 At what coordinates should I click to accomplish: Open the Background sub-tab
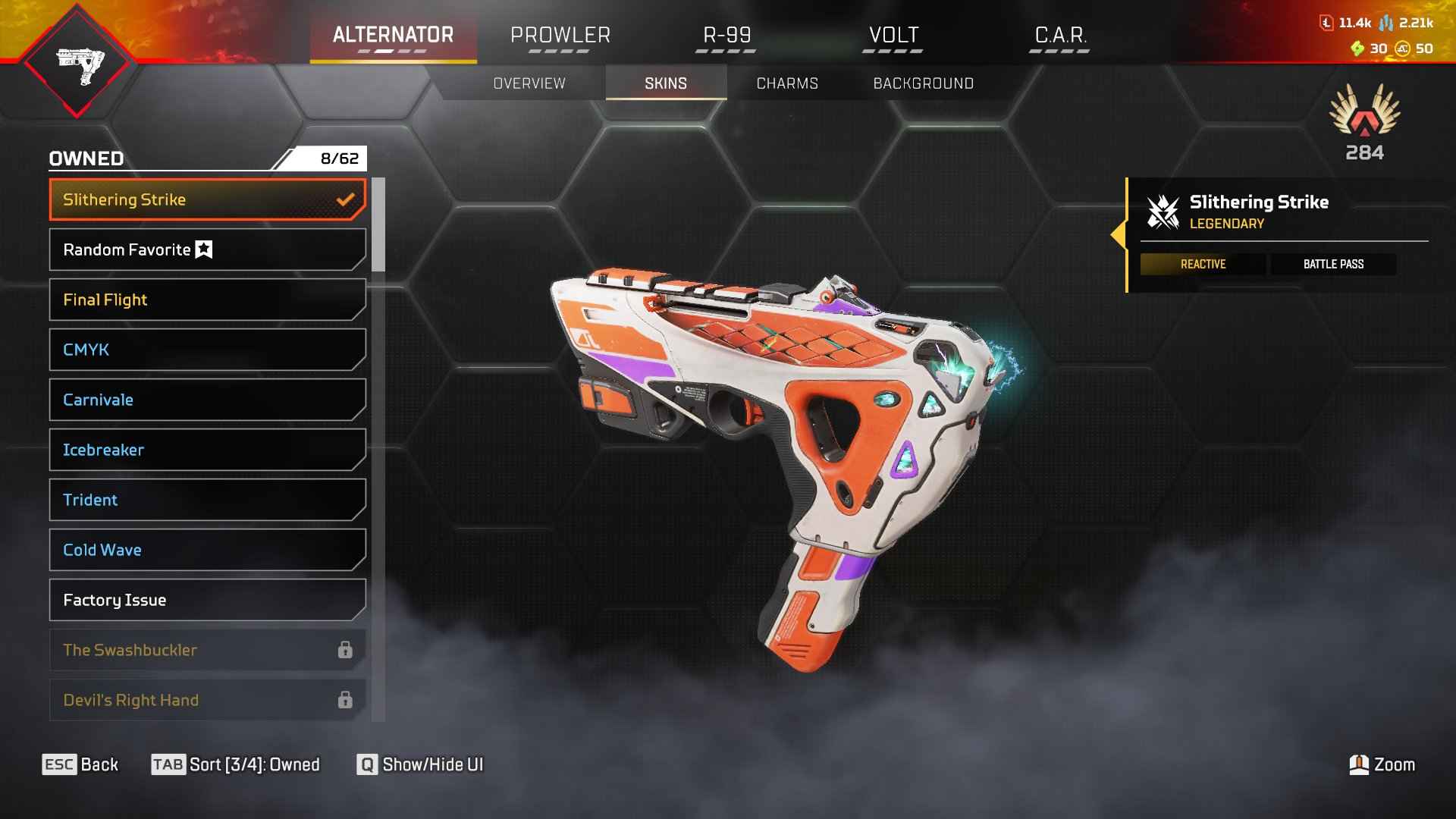(923, 83)
